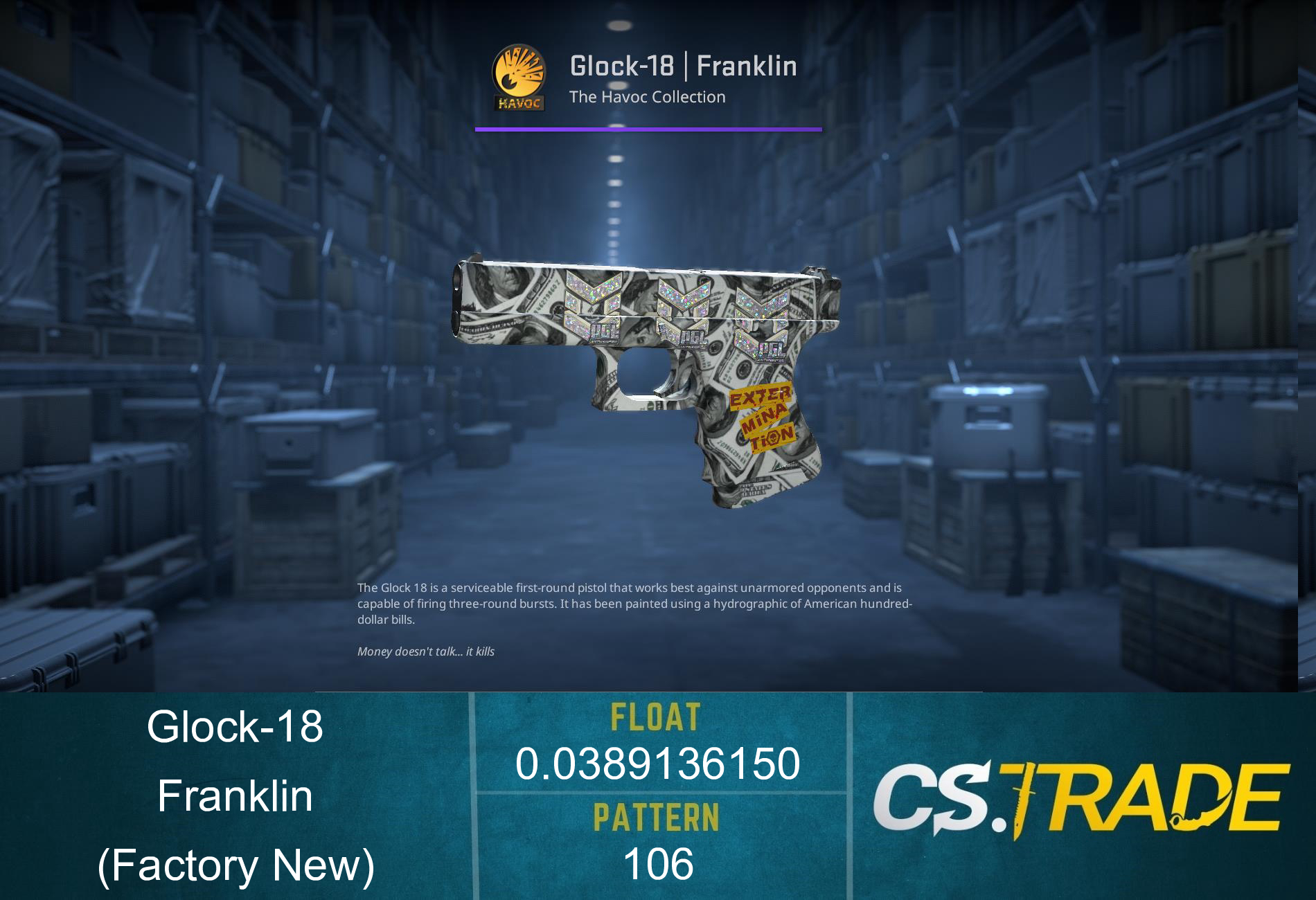Click the purple rarity bar below the title

pyautogui.click(x=648, y=127)
